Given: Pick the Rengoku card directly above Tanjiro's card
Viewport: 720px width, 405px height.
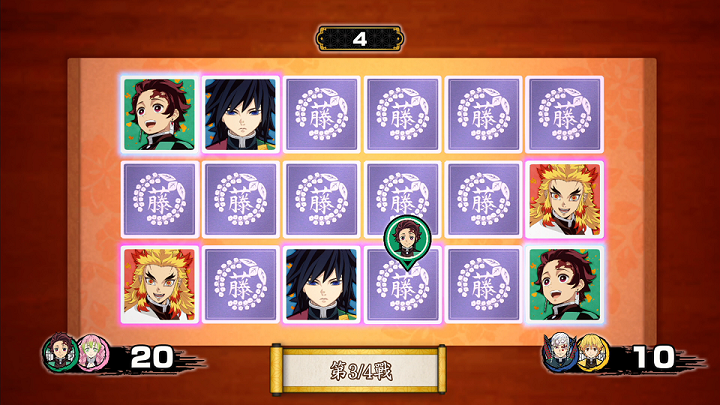Looking at the screenshot, I should point(565,200).
